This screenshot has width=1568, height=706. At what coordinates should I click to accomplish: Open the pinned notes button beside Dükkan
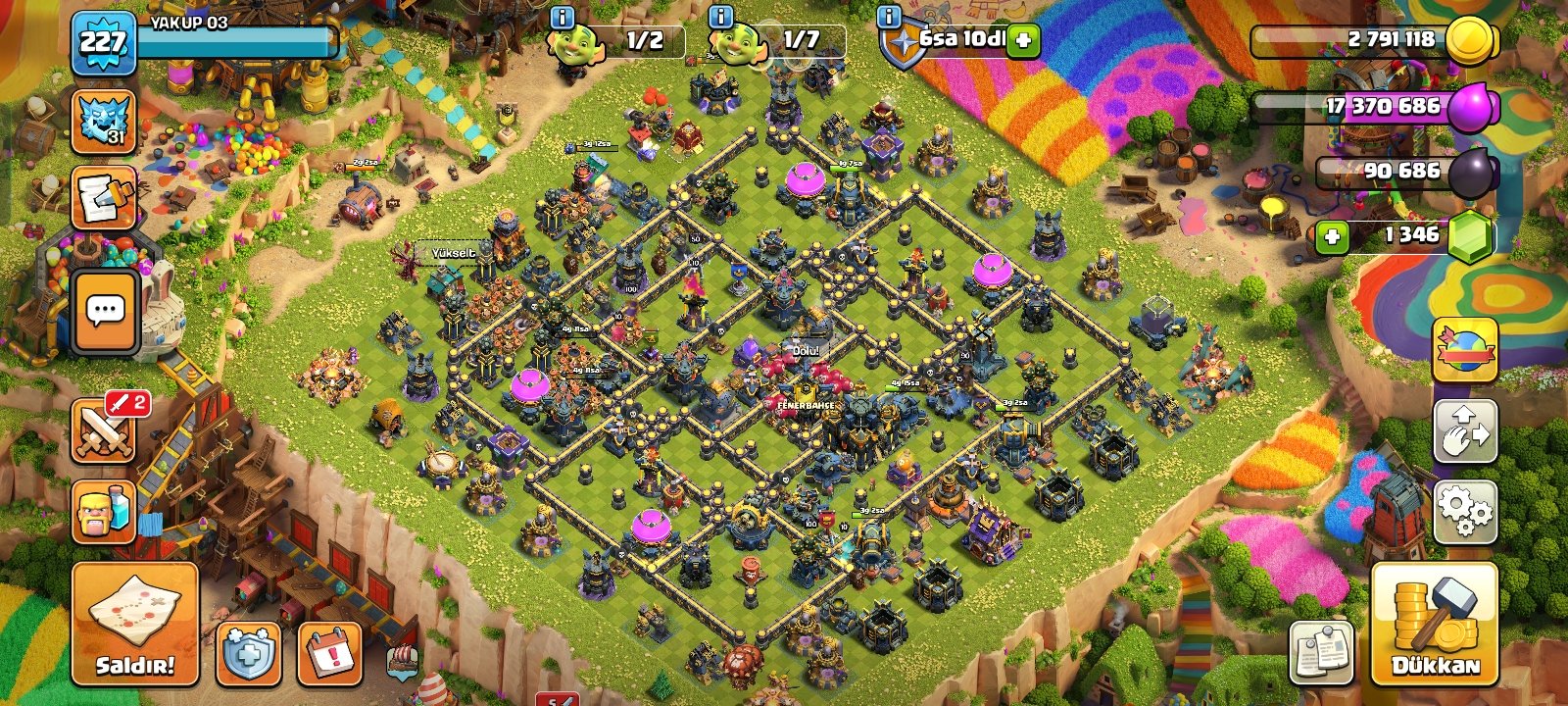[1321, 652]
